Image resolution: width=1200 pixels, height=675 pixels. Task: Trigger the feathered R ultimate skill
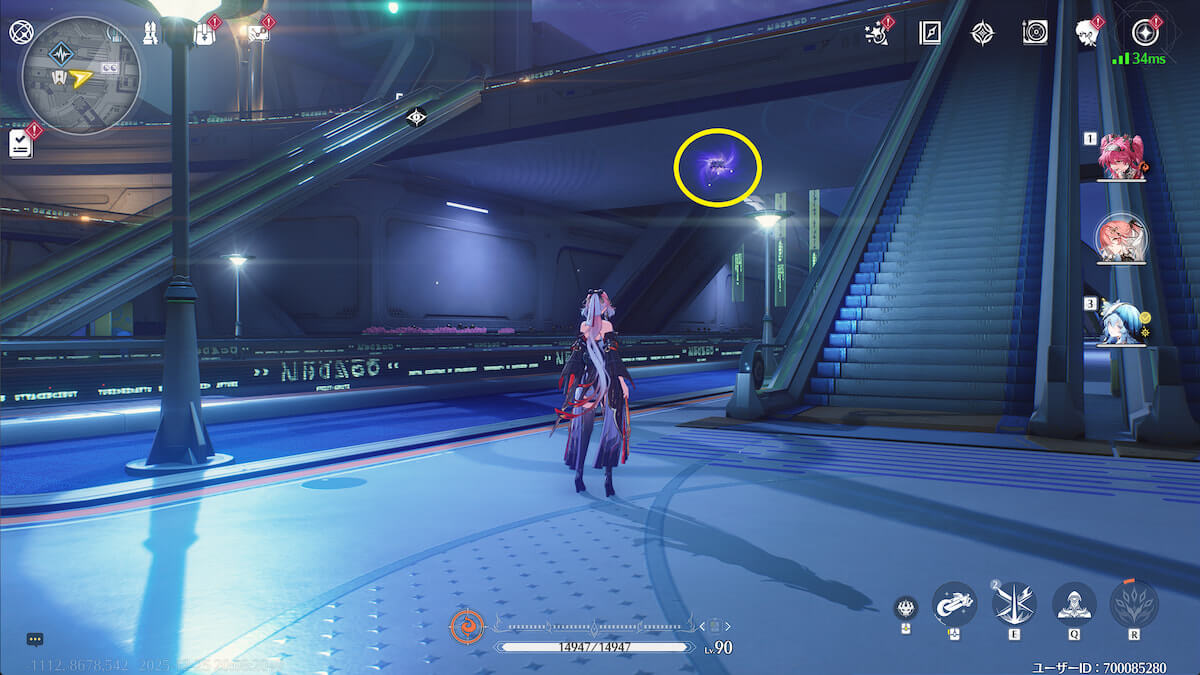pyautogui.click(x=1134, y=603)
